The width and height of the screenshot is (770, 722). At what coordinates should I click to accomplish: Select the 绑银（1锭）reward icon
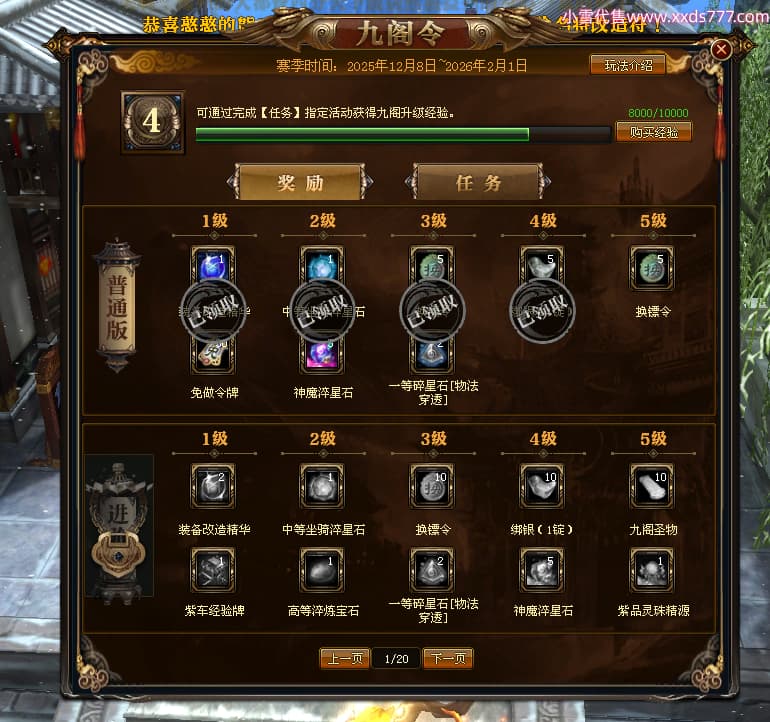coord(542,486)
